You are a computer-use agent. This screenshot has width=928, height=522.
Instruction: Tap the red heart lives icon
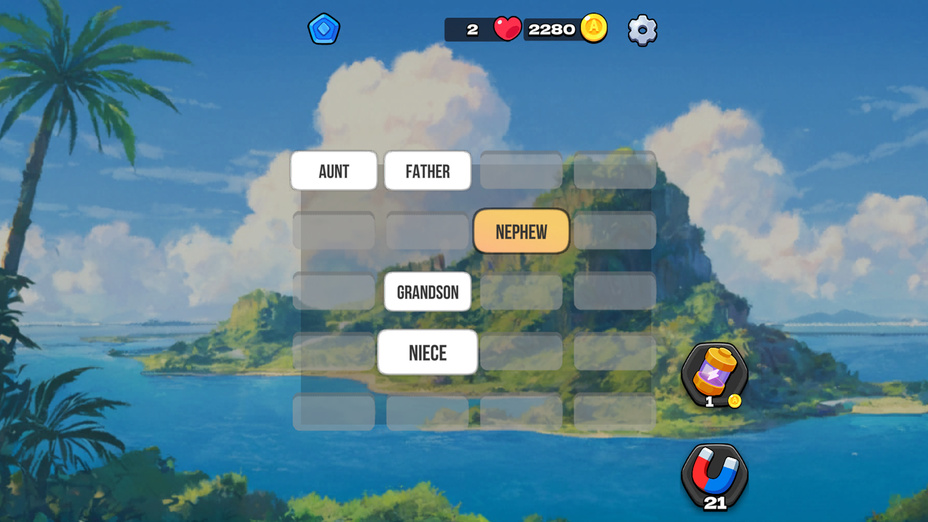[x=507, y=29]
